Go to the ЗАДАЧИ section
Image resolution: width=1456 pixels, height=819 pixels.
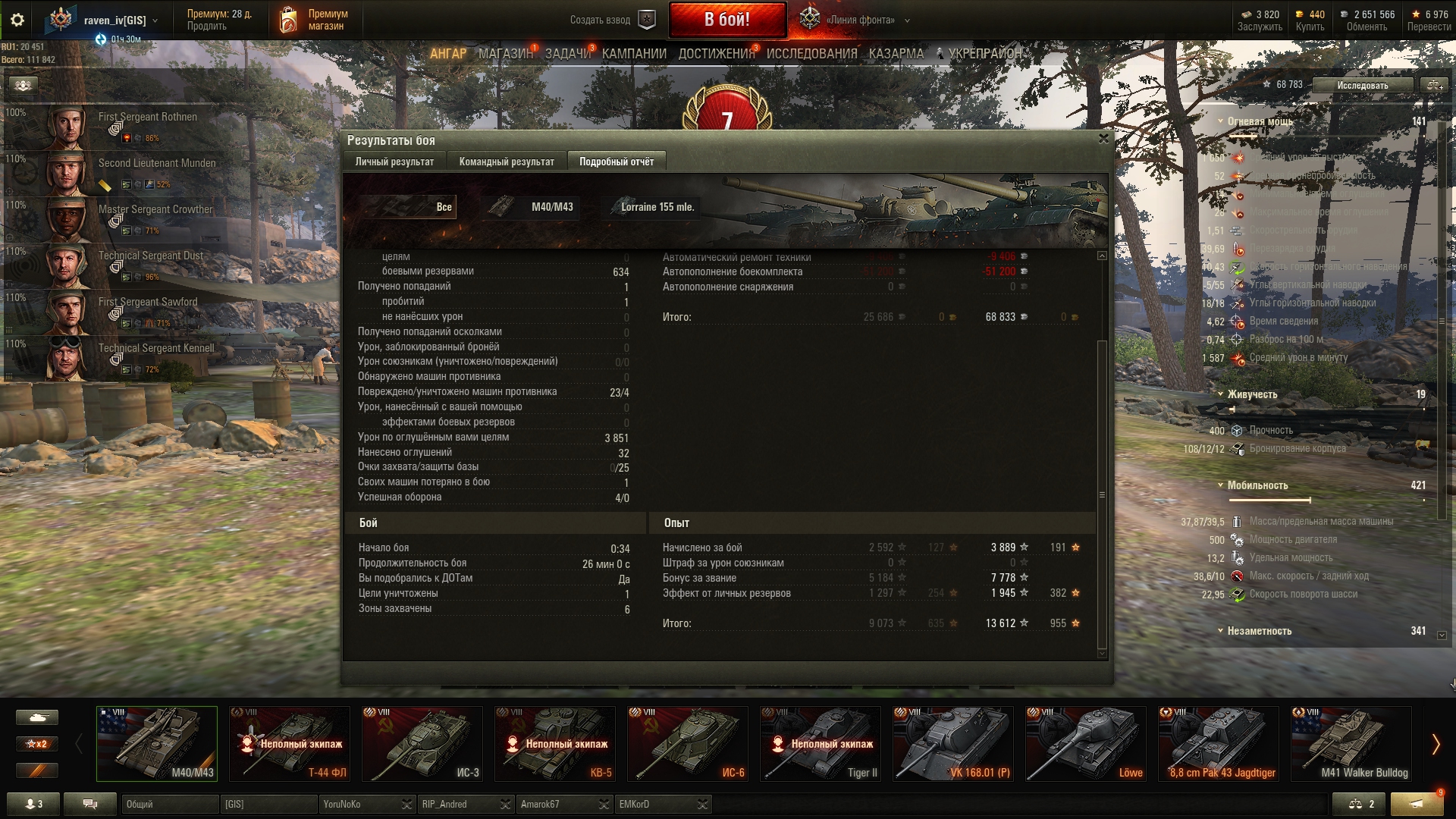[x=567, y=54]
